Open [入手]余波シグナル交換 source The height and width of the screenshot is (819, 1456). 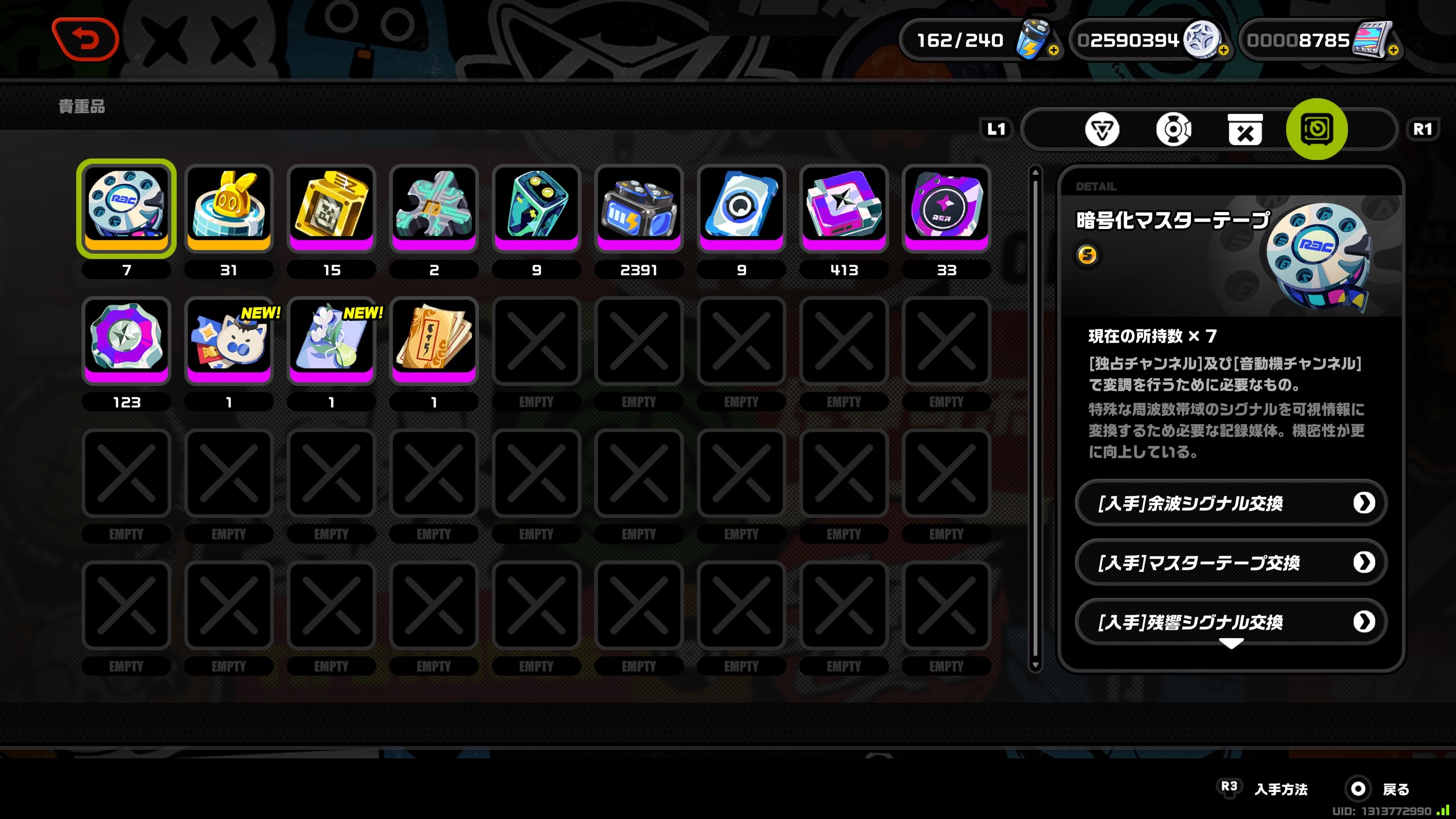pos(1230,502)
